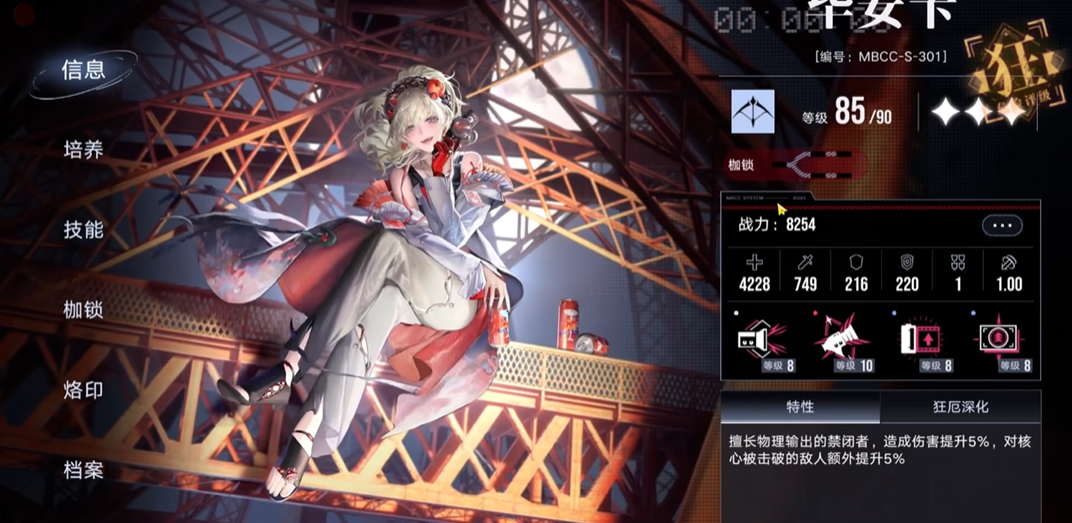Open the 烙印 brand menu
This screenshot has height=523, width=1072.
[x=83, y=390]
